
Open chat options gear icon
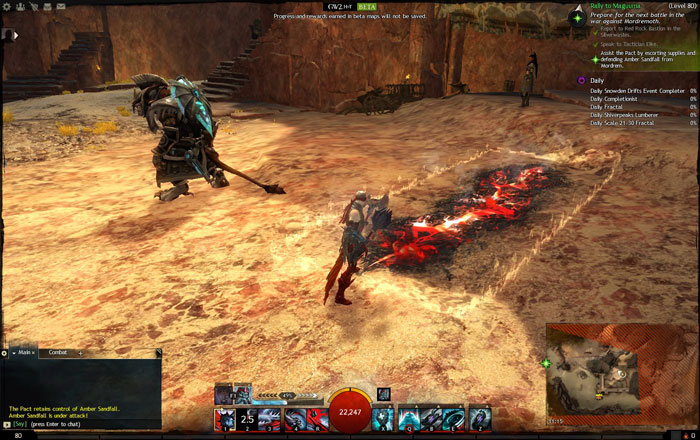click(4, 352)
